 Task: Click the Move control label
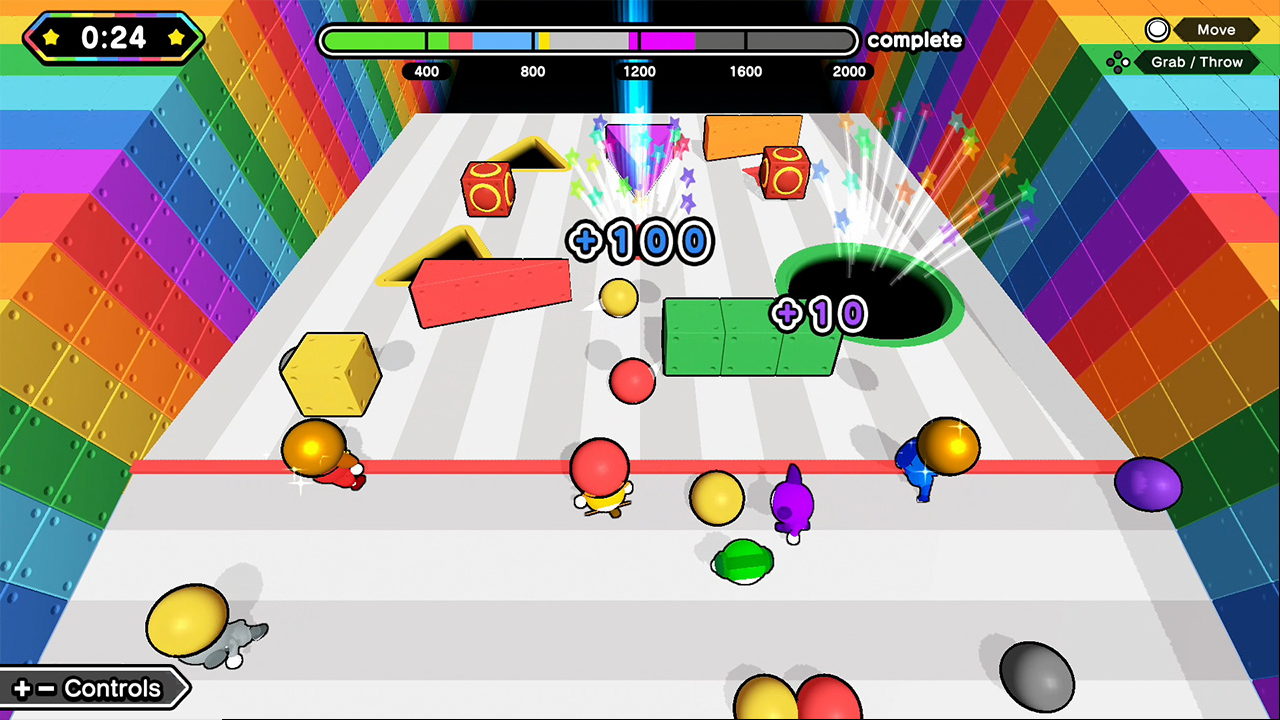[1215, 29]
